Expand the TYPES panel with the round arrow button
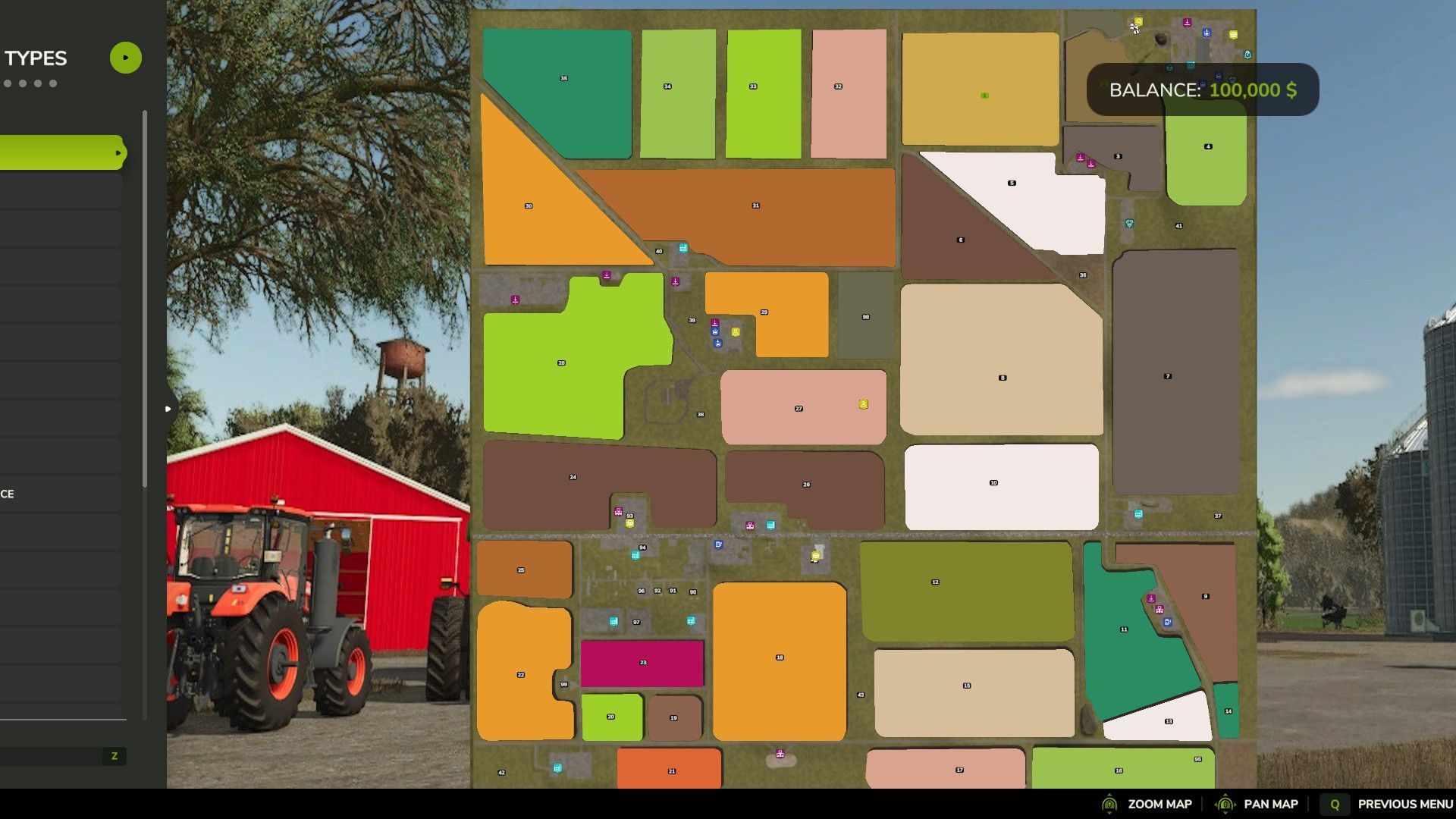Image resolution: width=1456 pixels, height=819 pixels. (x=126, y=57)
